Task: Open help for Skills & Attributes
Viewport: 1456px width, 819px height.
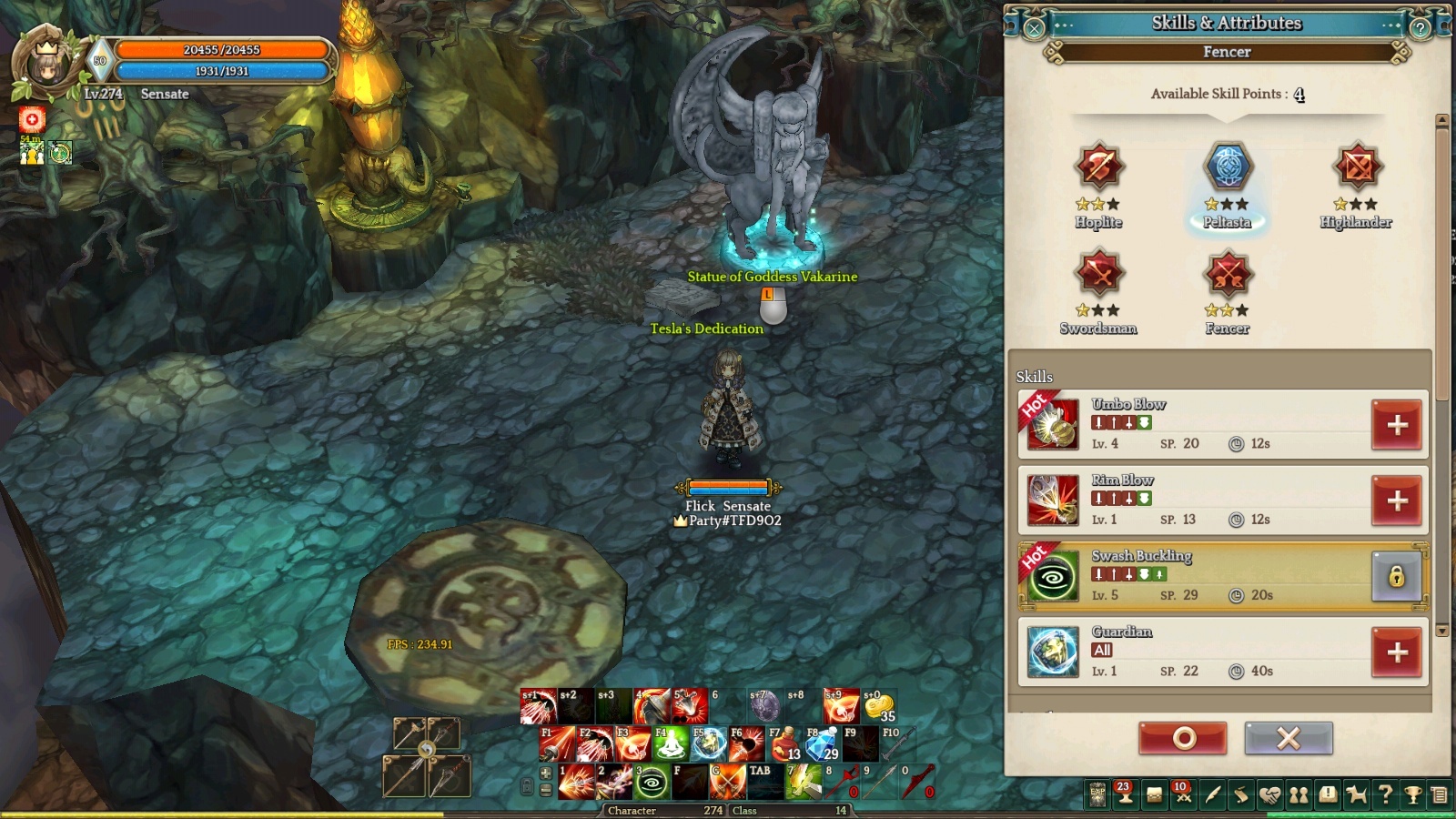Action: [x=1420, y=28]
